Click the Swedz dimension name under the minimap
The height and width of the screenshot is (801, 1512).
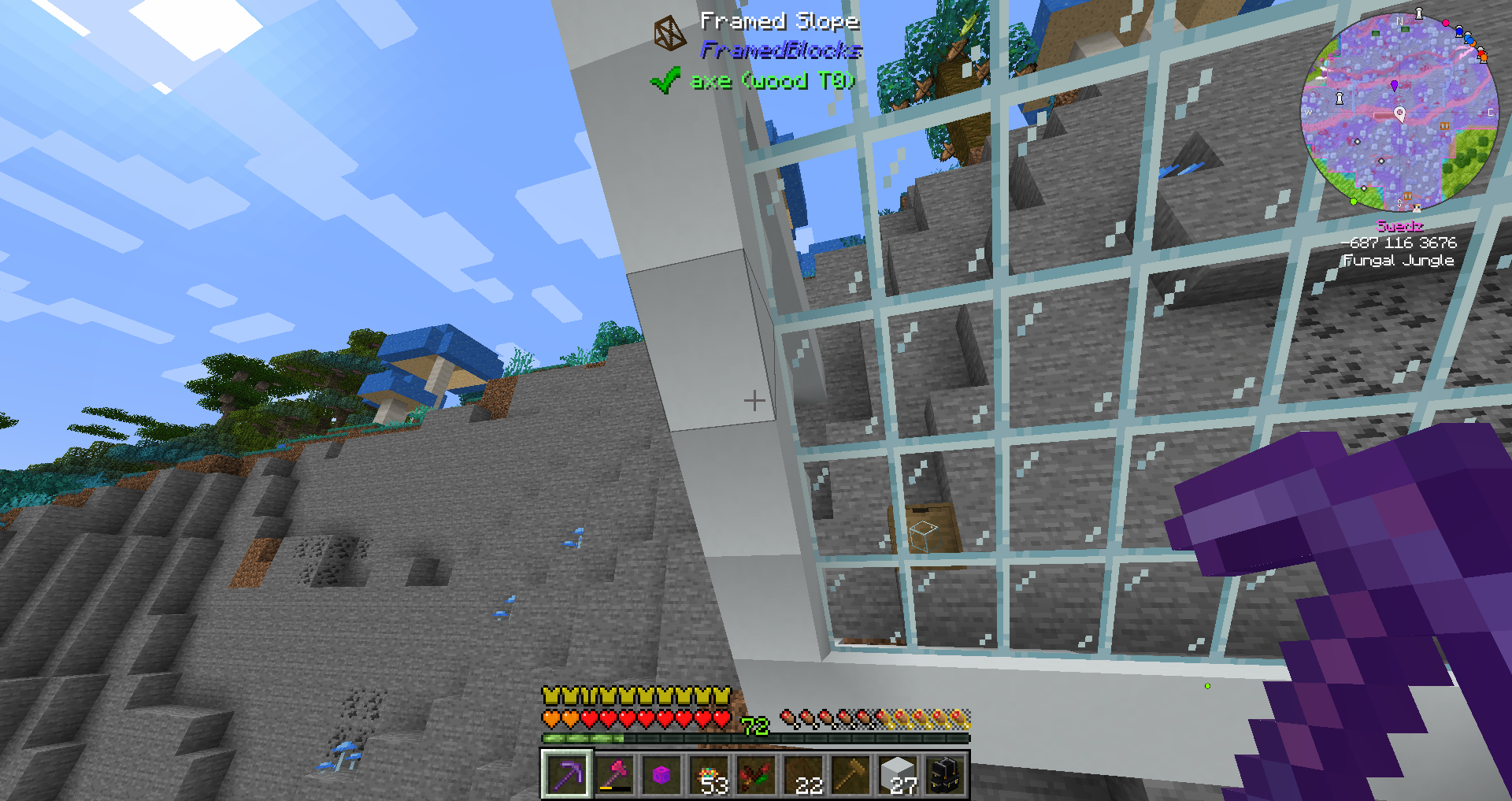pos(1399,226)
